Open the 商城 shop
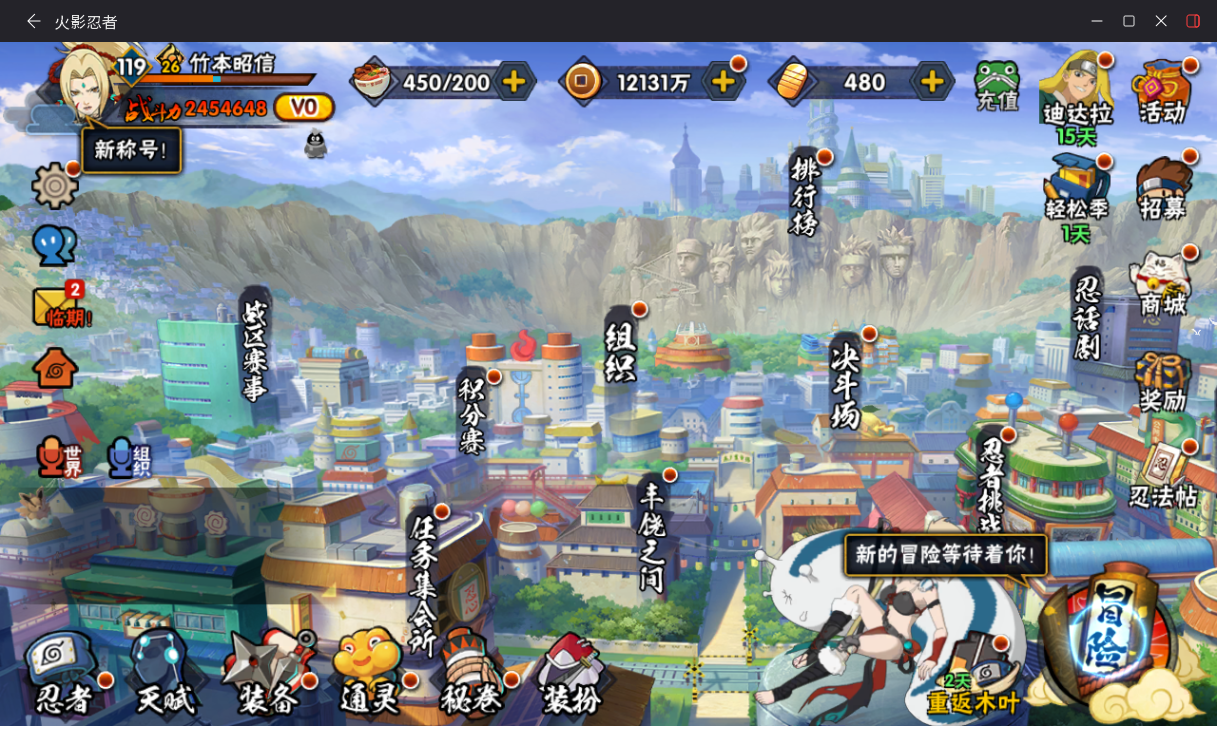 coord(1162,284)
